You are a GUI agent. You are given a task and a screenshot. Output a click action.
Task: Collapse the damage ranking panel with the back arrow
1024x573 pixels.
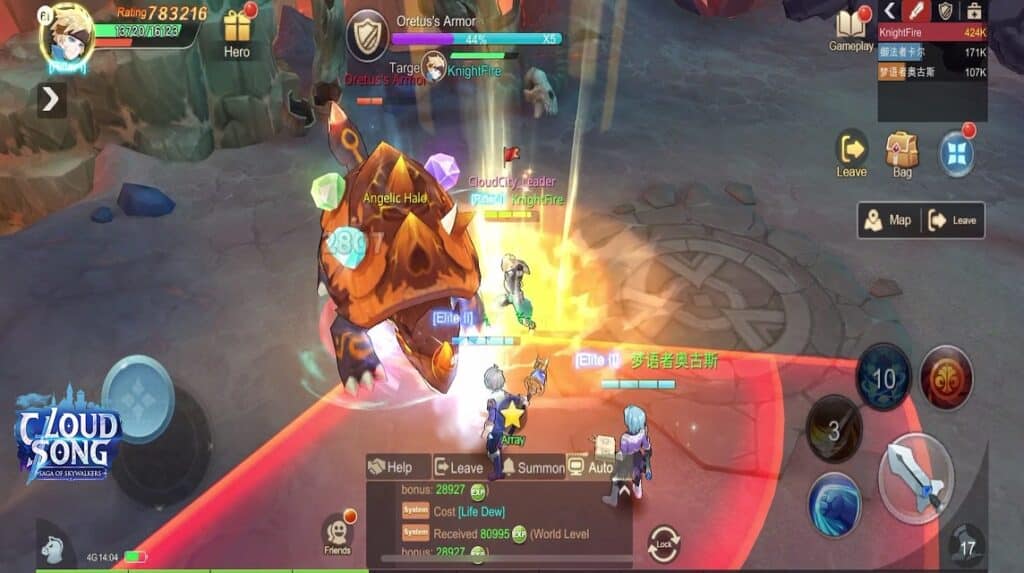pyautogui.click(x=889, y=11)
